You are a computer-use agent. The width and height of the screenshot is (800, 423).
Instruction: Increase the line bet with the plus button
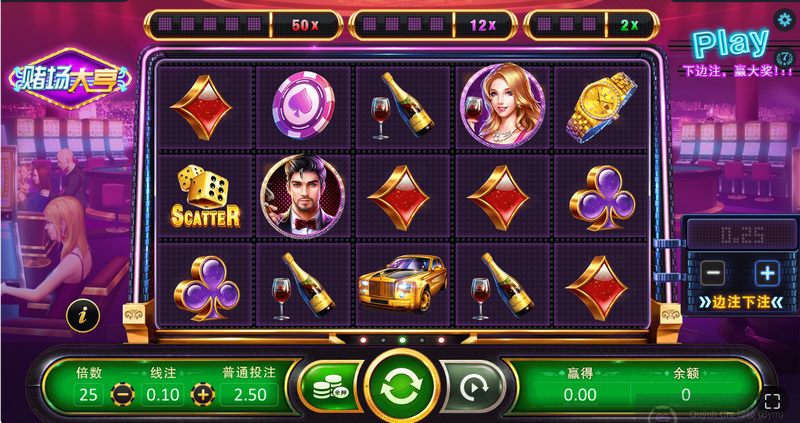pos(204,394)
